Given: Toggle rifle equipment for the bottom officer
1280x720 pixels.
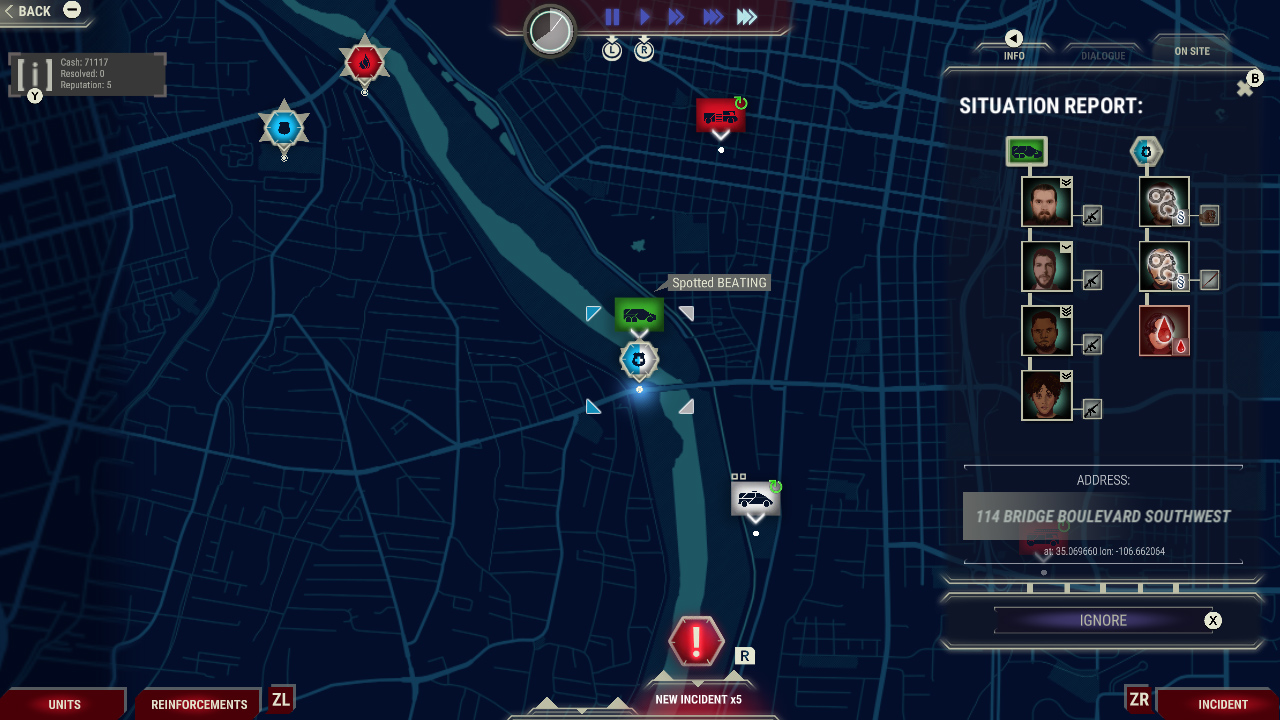Looking at the screenshot, I should [1093, 409].
